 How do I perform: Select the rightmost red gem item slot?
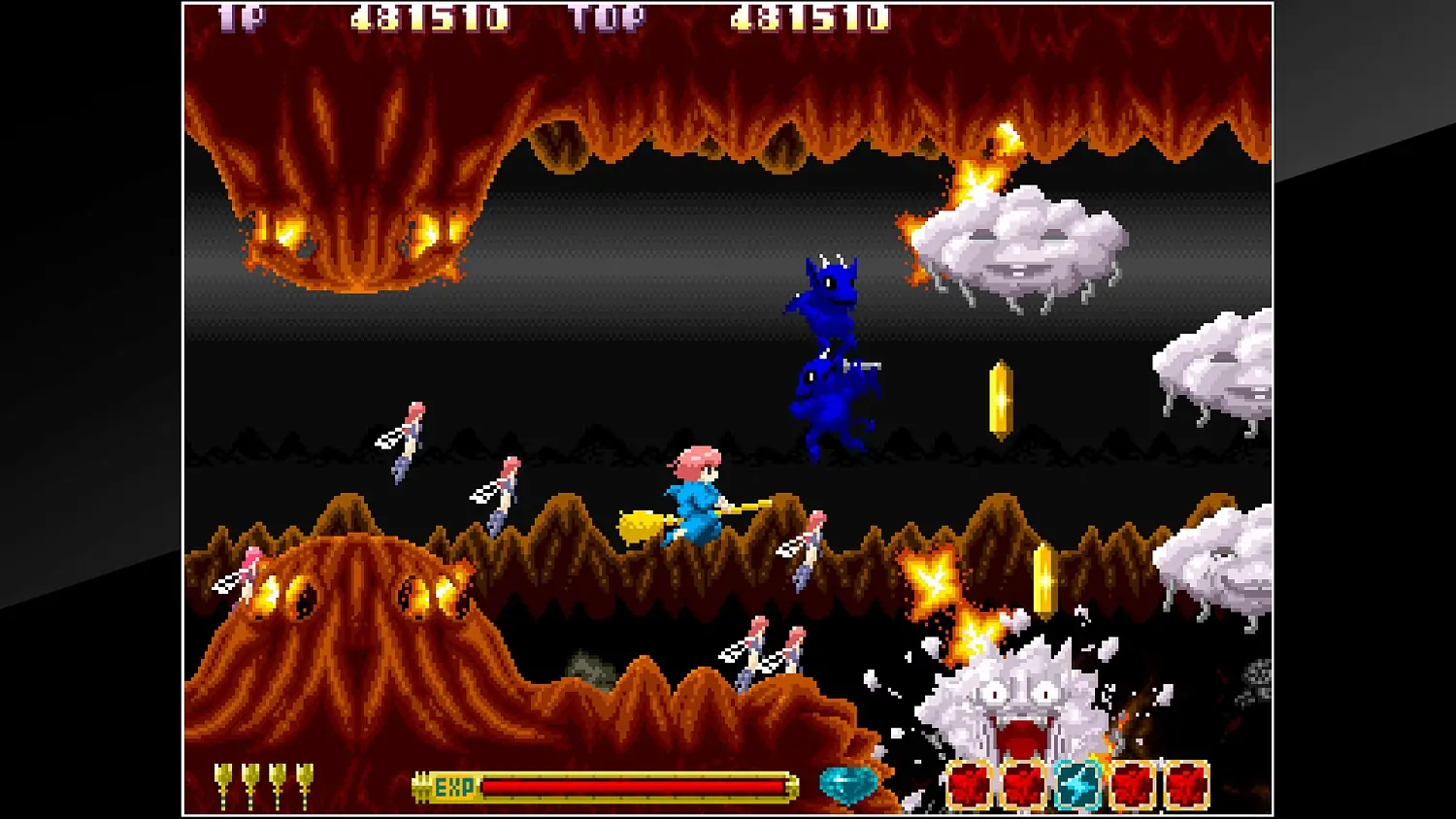[1186, 784]
